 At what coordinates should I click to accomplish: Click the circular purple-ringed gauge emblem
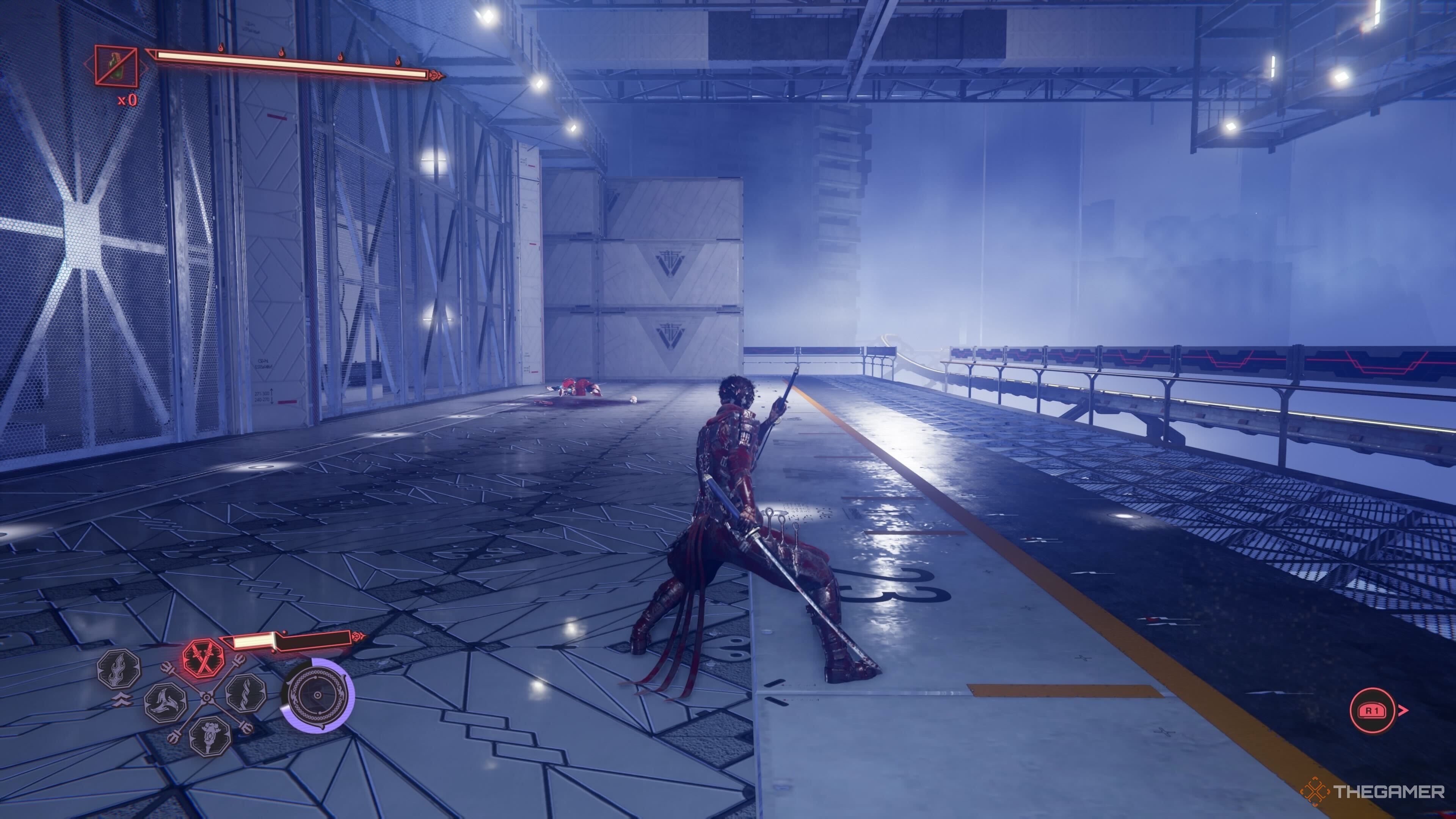(x=318, y=695)
